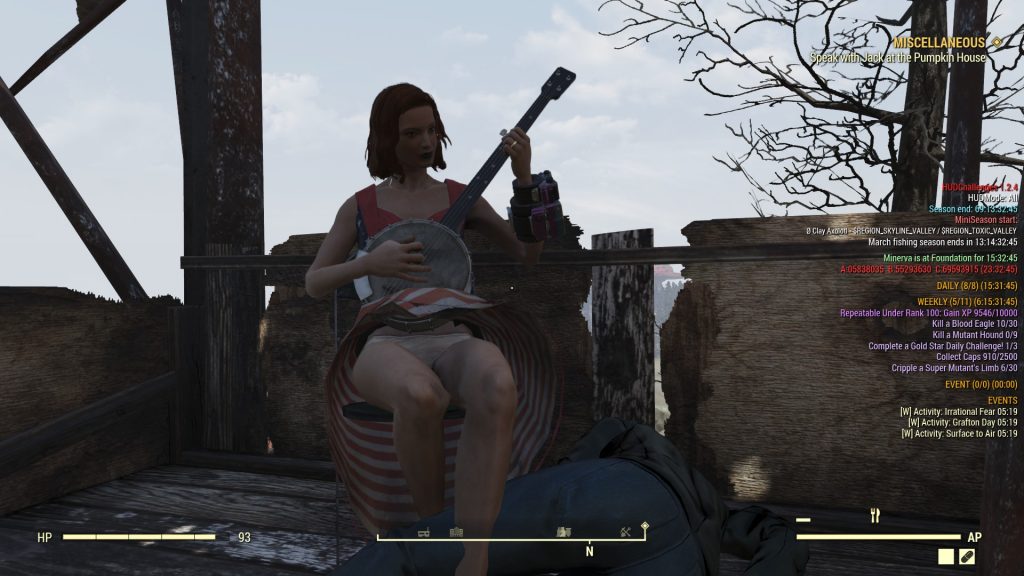Open the Irrational Fear event entry
This screenshot has height=576, width=1024.
click(x=958, y=410)
